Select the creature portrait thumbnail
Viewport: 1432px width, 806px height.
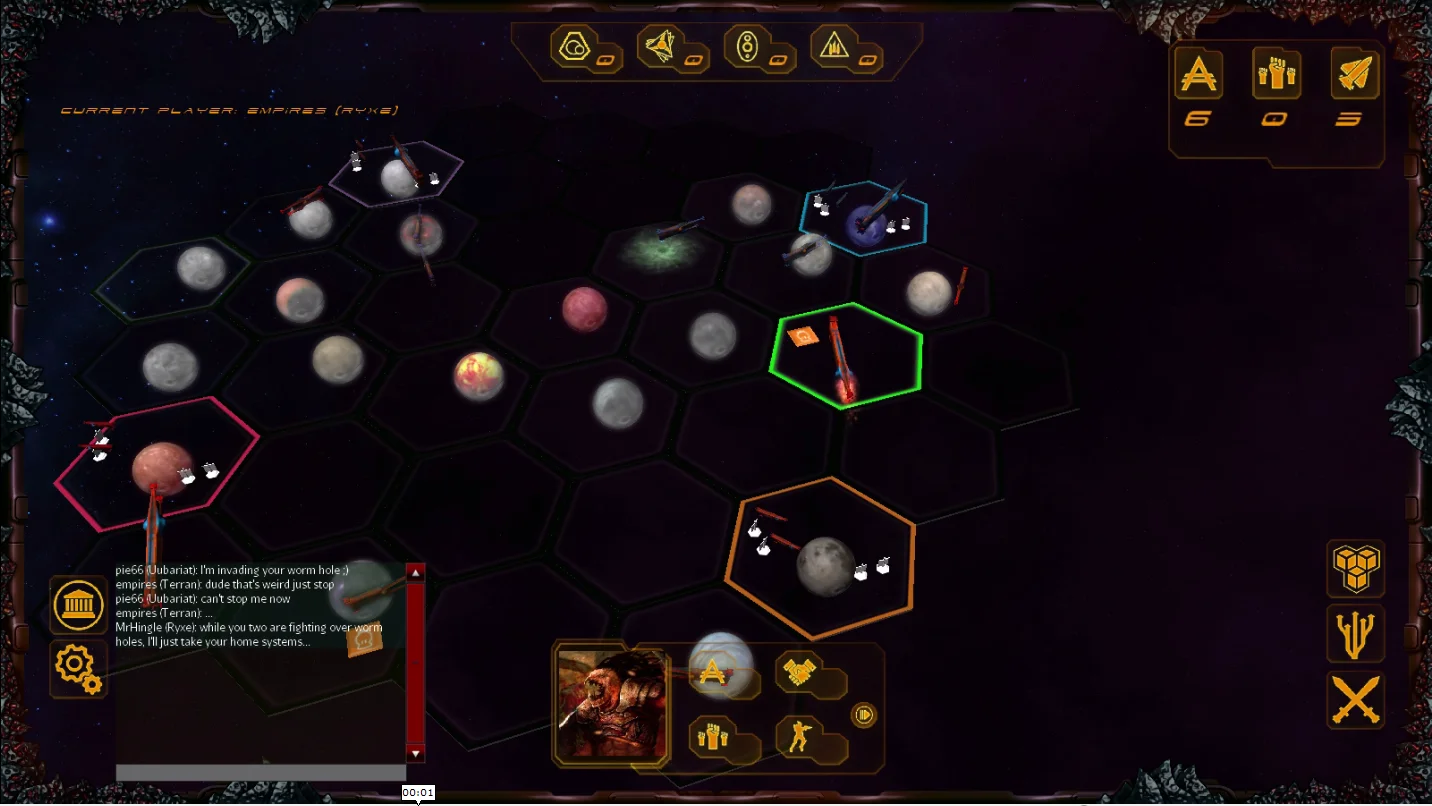tap(611, 705)
